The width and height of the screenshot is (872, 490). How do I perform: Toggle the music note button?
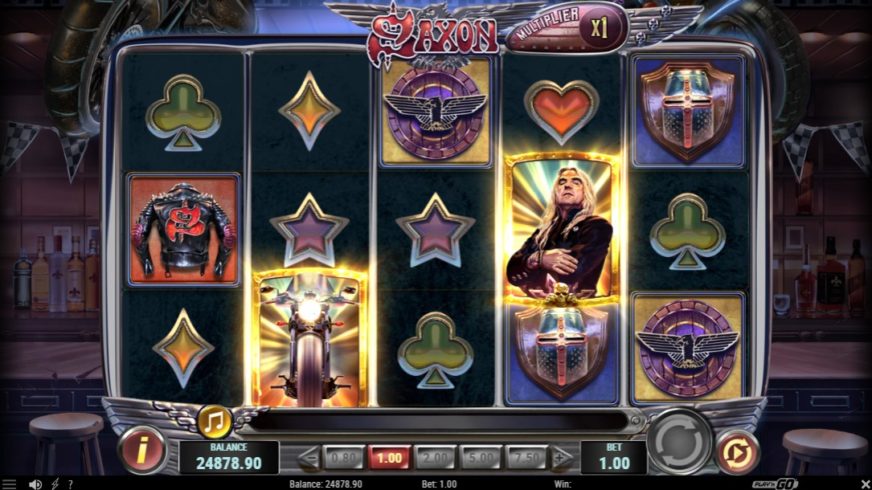pos(213,421)
